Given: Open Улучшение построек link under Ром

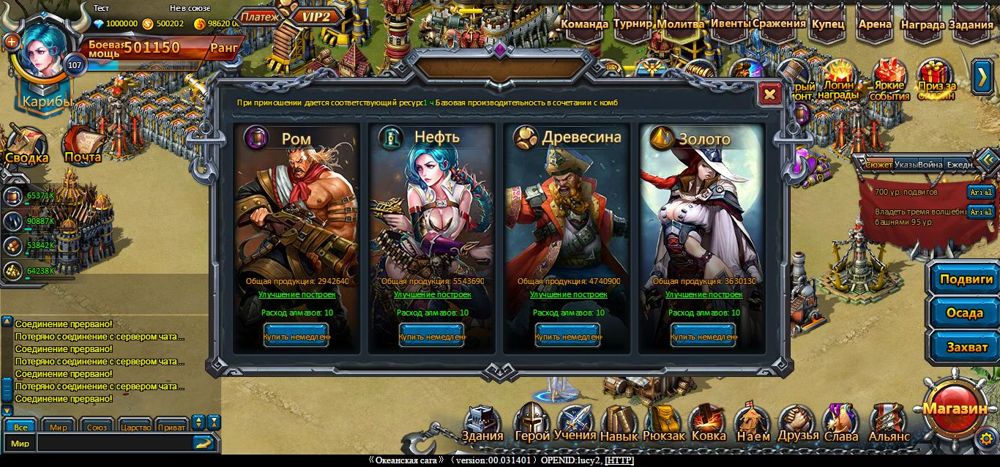Looking at the screenshot, I should pos(295,296).
